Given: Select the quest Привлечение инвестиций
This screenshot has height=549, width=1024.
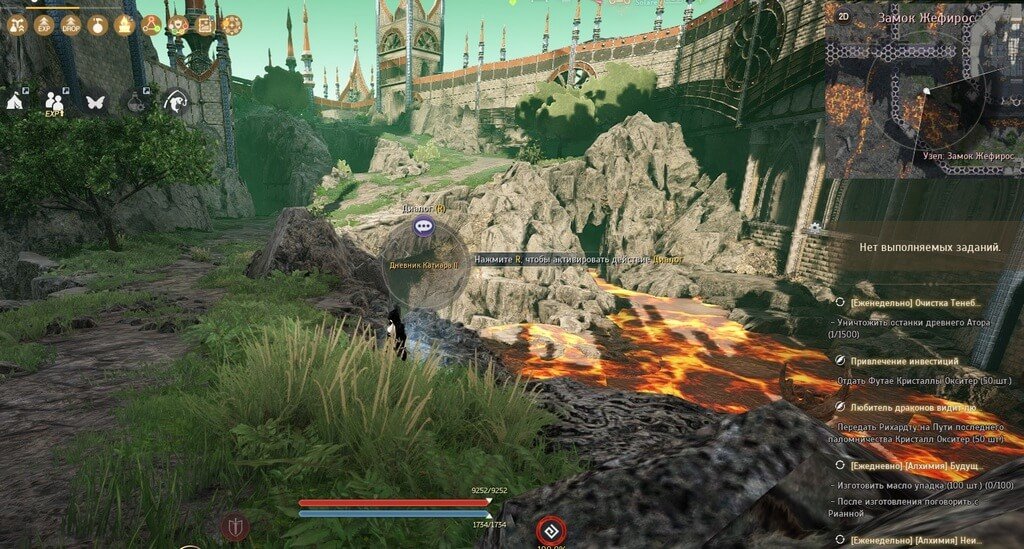Looking at the screenshot, I should coord(904,361).
